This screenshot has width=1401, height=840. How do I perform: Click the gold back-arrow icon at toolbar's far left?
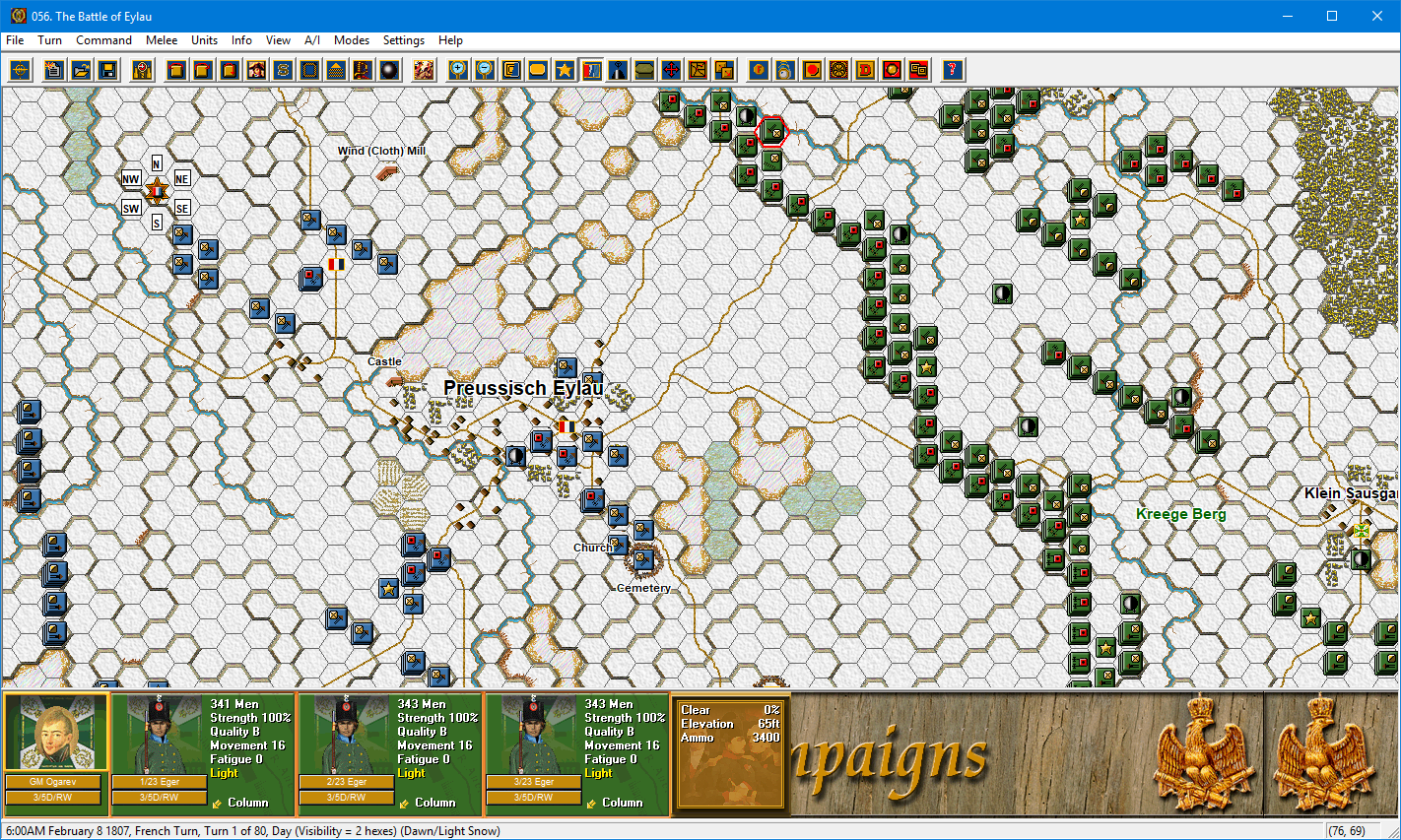coord(20,70)
